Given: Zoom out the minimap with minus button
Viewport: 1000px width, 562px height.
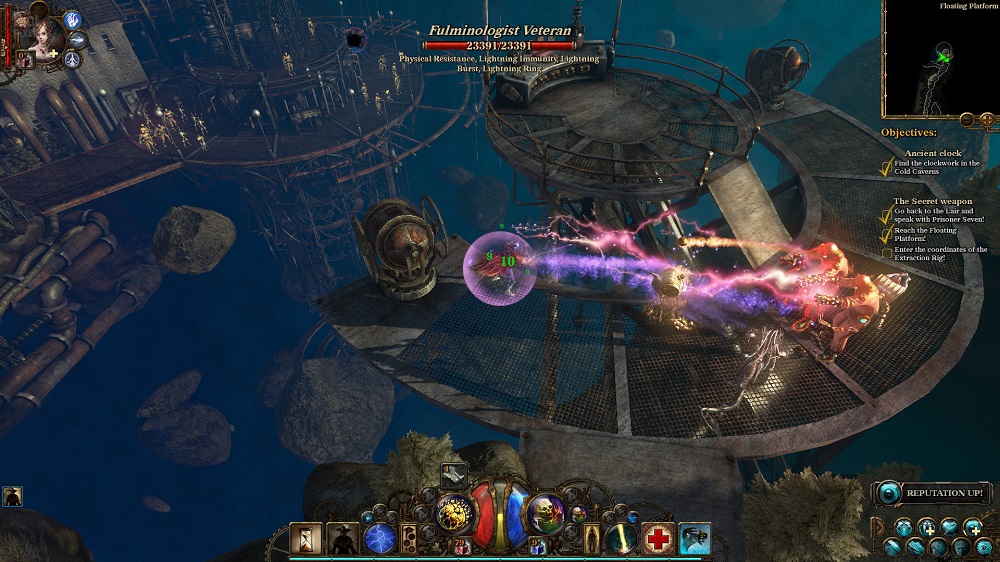Looking at the screenshot, I should point(966,120).
